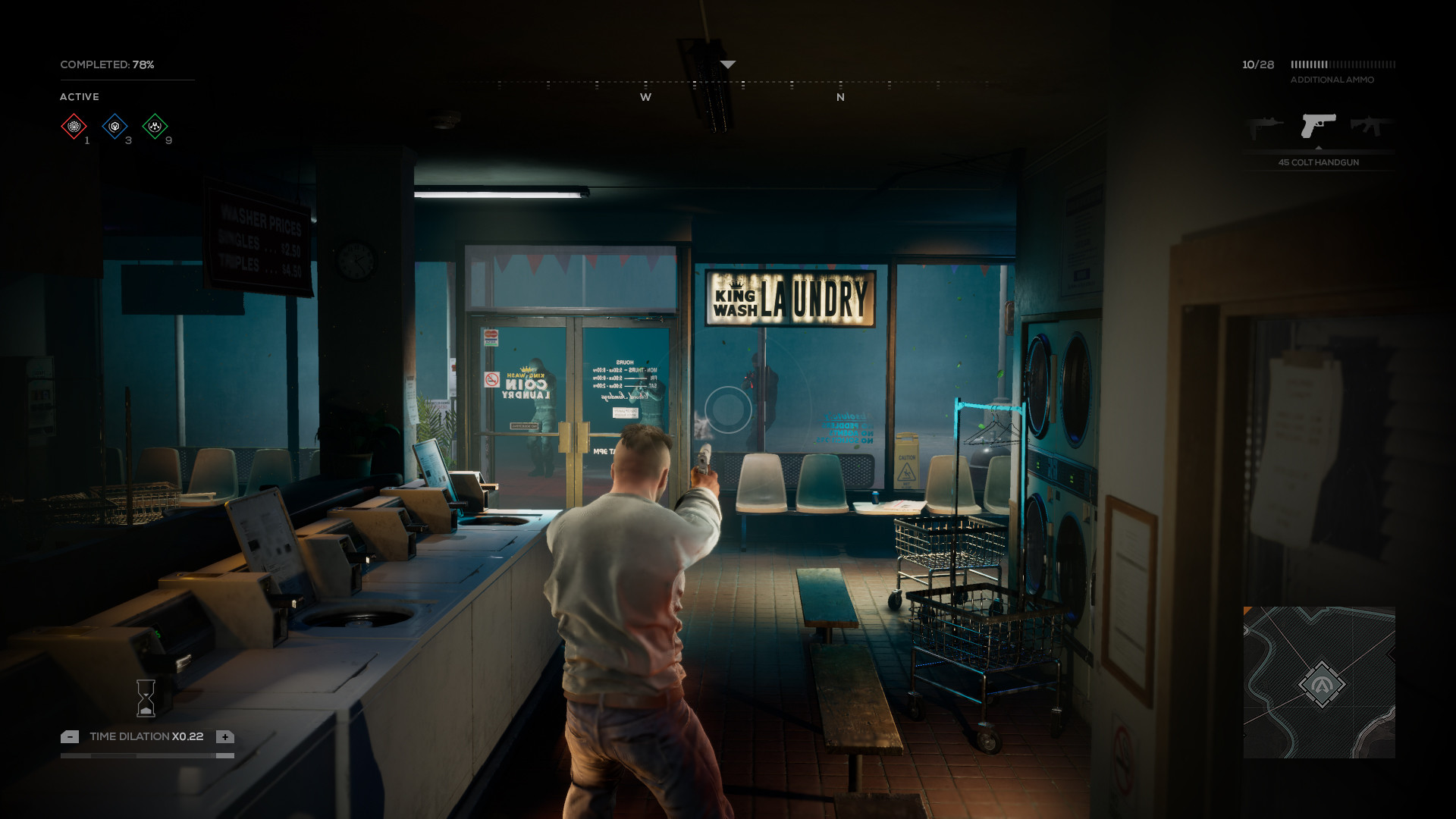Click the Additional Ammo segmented bar

[x=1342, y=66]
